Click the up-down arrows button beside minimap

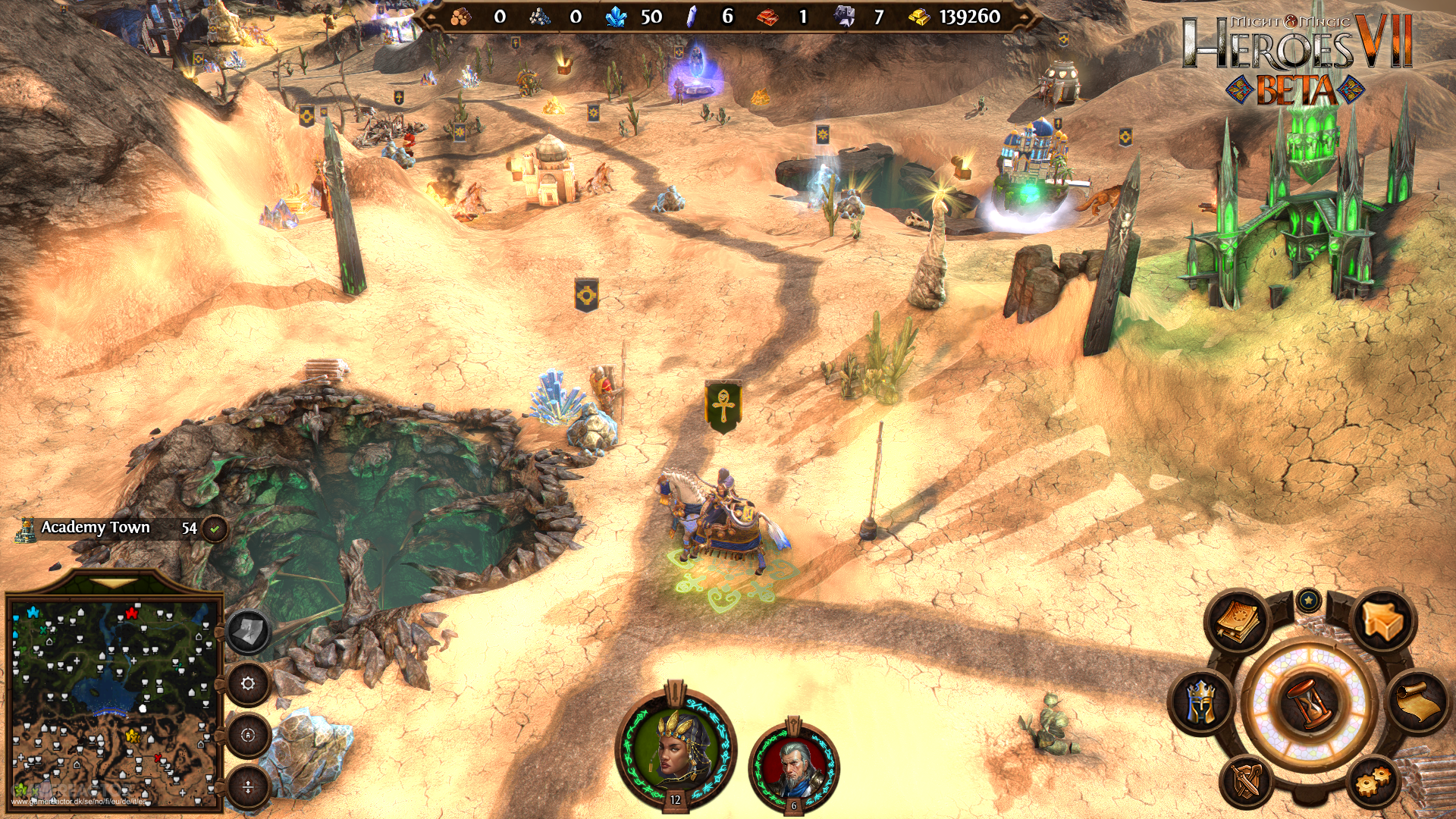tap(248, 786)
